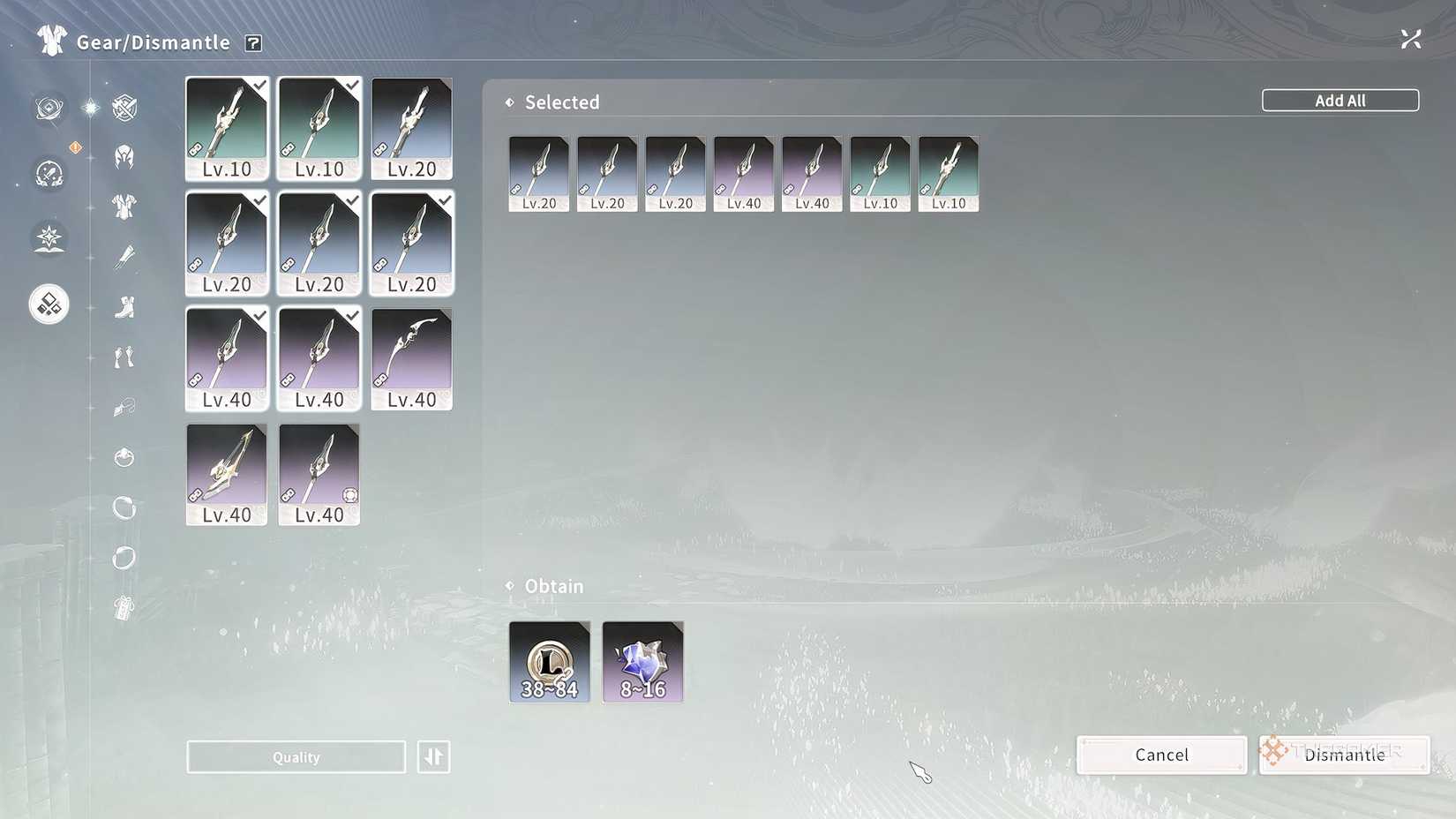Select the leggings gear category
Viewport: 1456px width, 819px height.
[124, 356]
